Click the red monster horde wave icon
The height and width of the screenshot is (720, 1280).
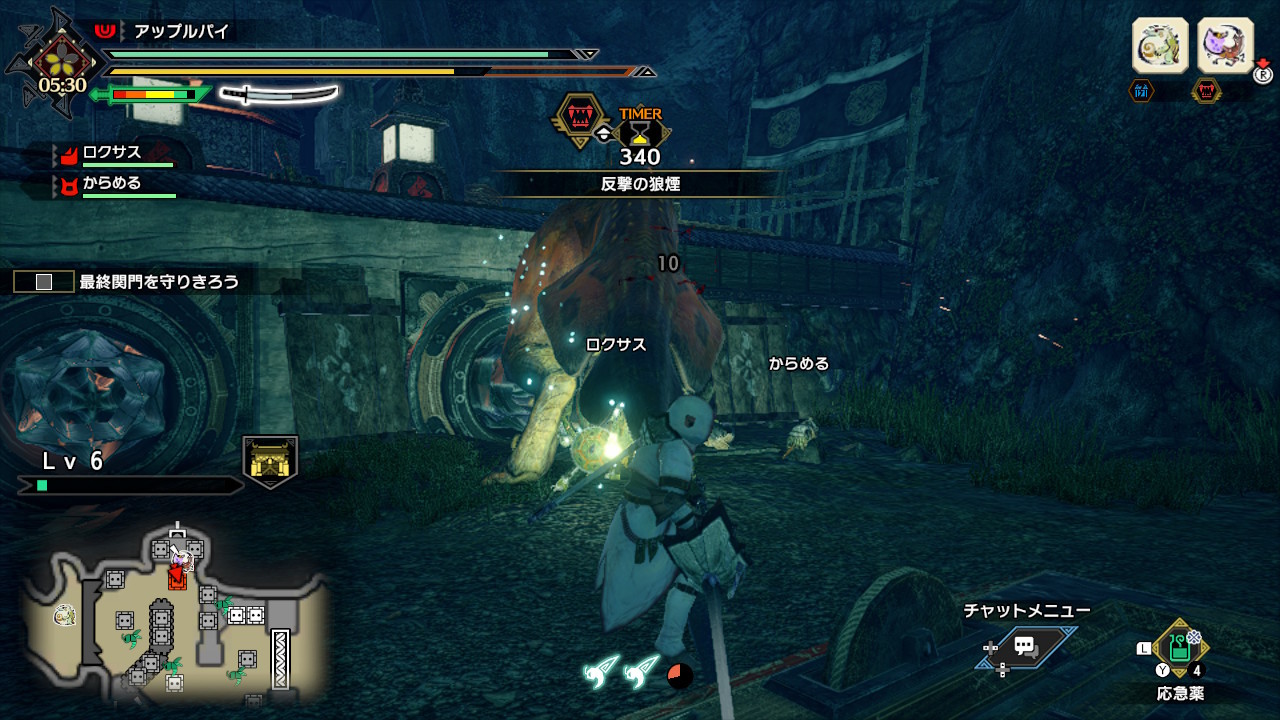click(580, 119)
